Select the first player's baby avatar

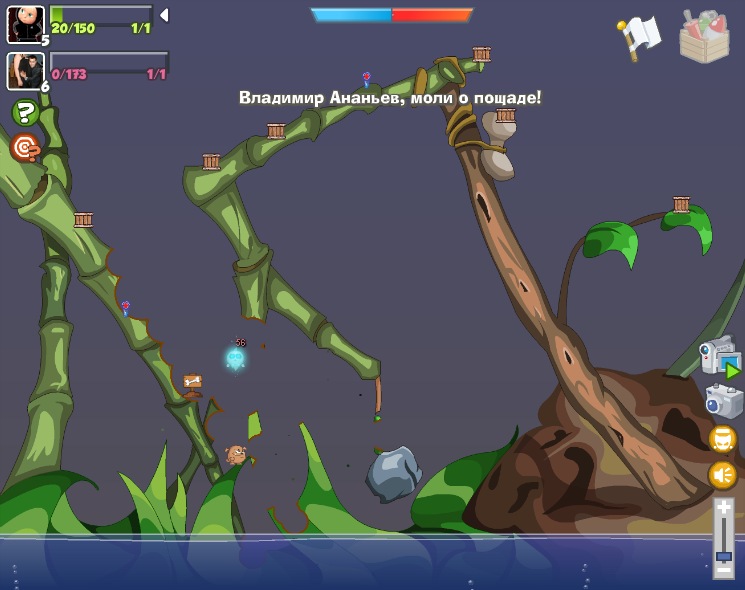click(x=25, y=24)
